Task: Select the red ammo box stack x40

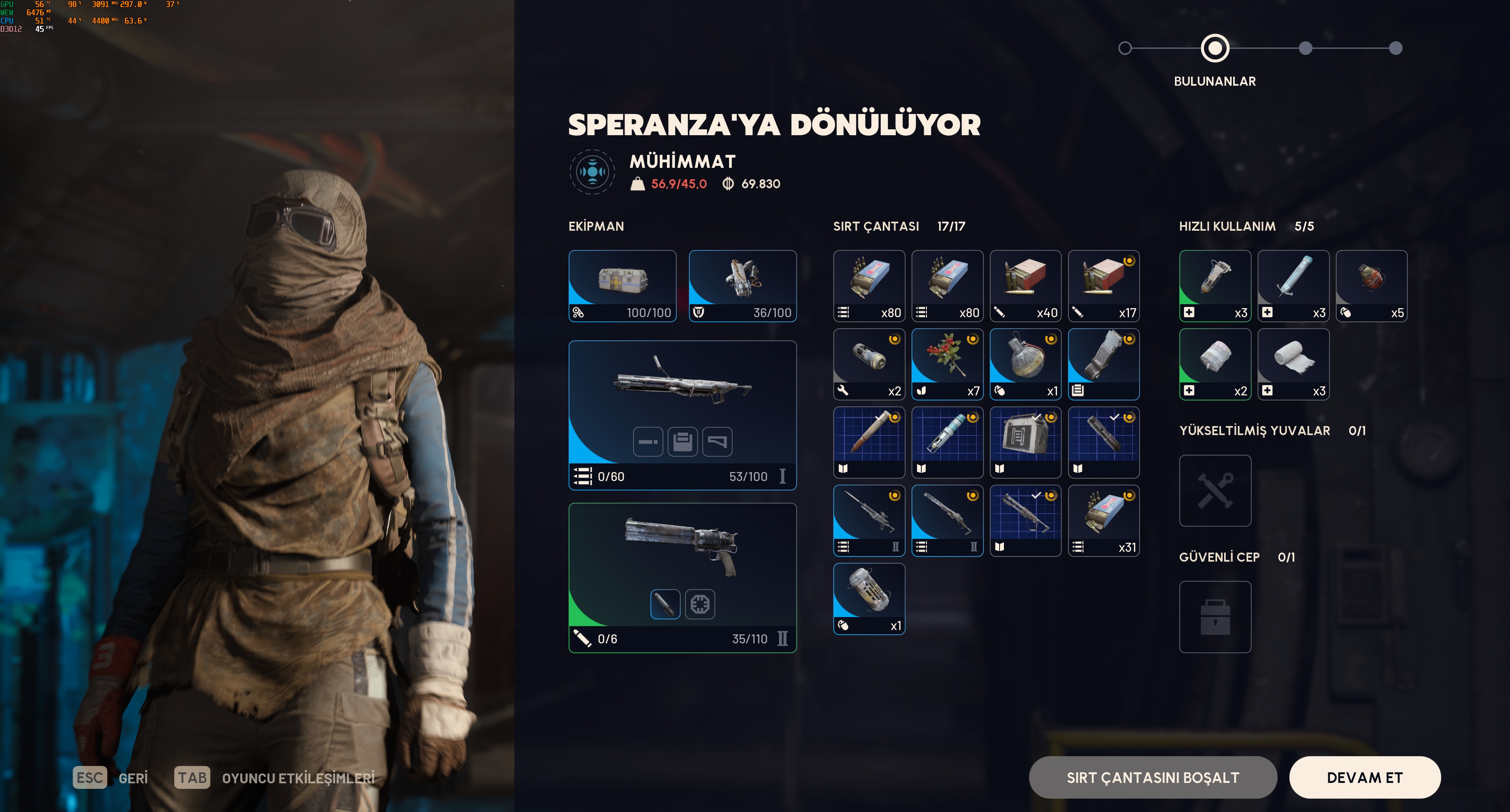Action: coord(1025,286)
